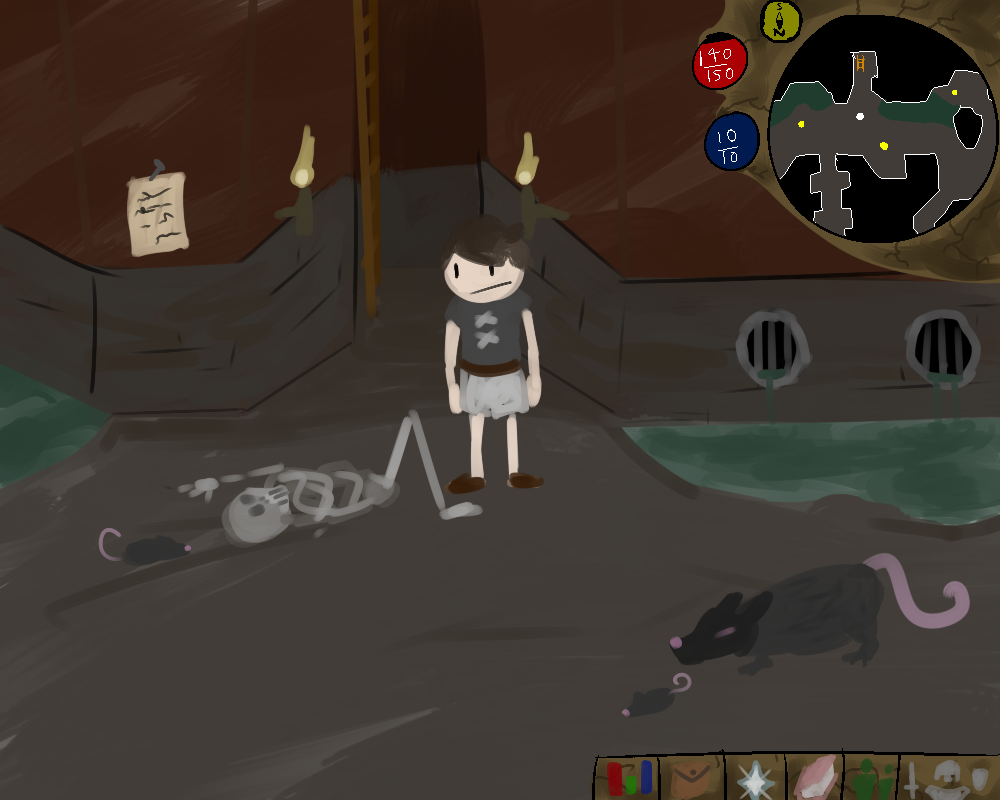This screenshot has width=1000, height=800.
Task: Select the pink and white icon tab
Action: click(x=816, y=778)
